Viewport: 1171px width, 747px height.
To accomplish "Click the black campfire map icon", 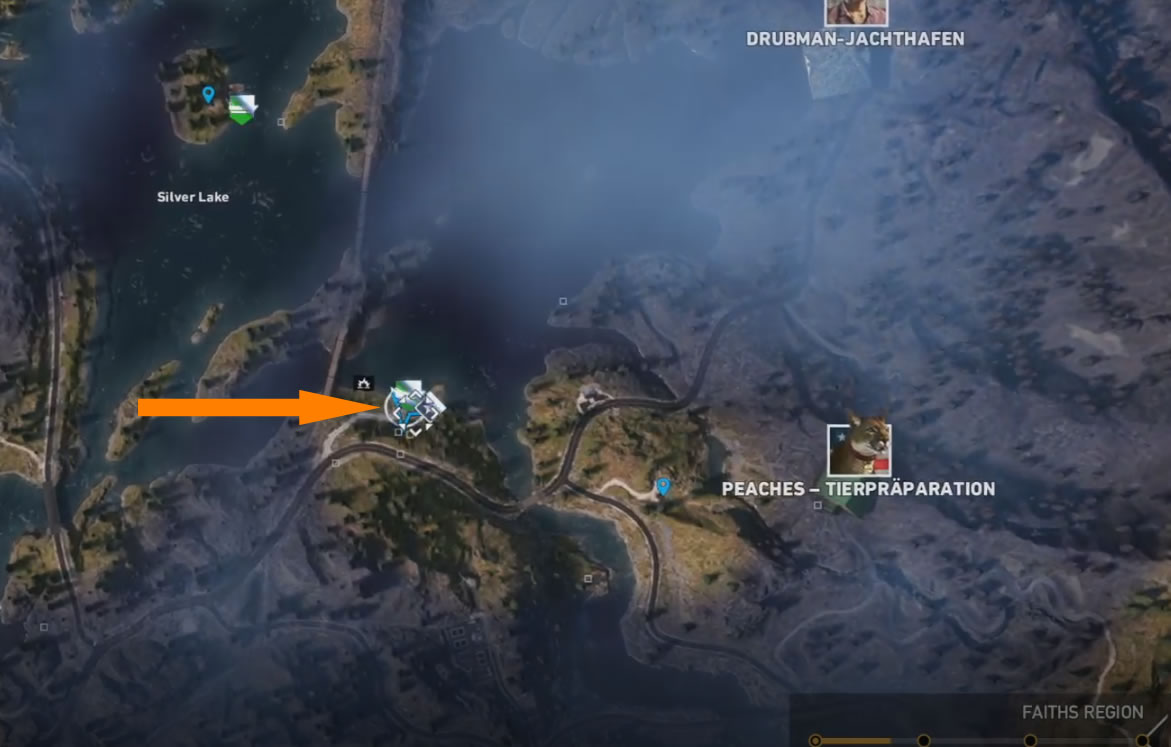I will coord(364,382).
